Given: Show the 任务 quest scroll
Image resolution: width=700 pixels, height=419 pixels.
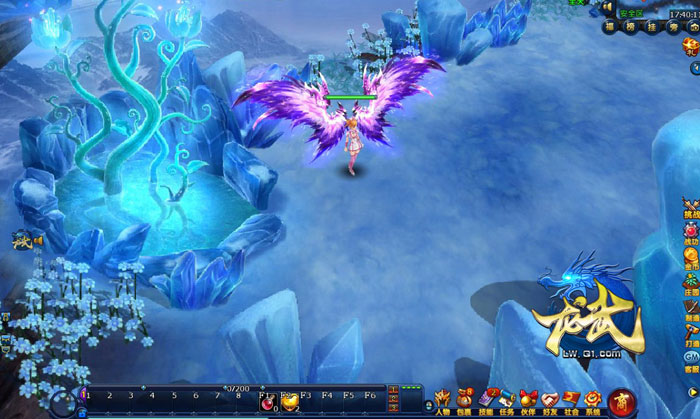Looking at the screenshot, I should click(x=508, y=399).
